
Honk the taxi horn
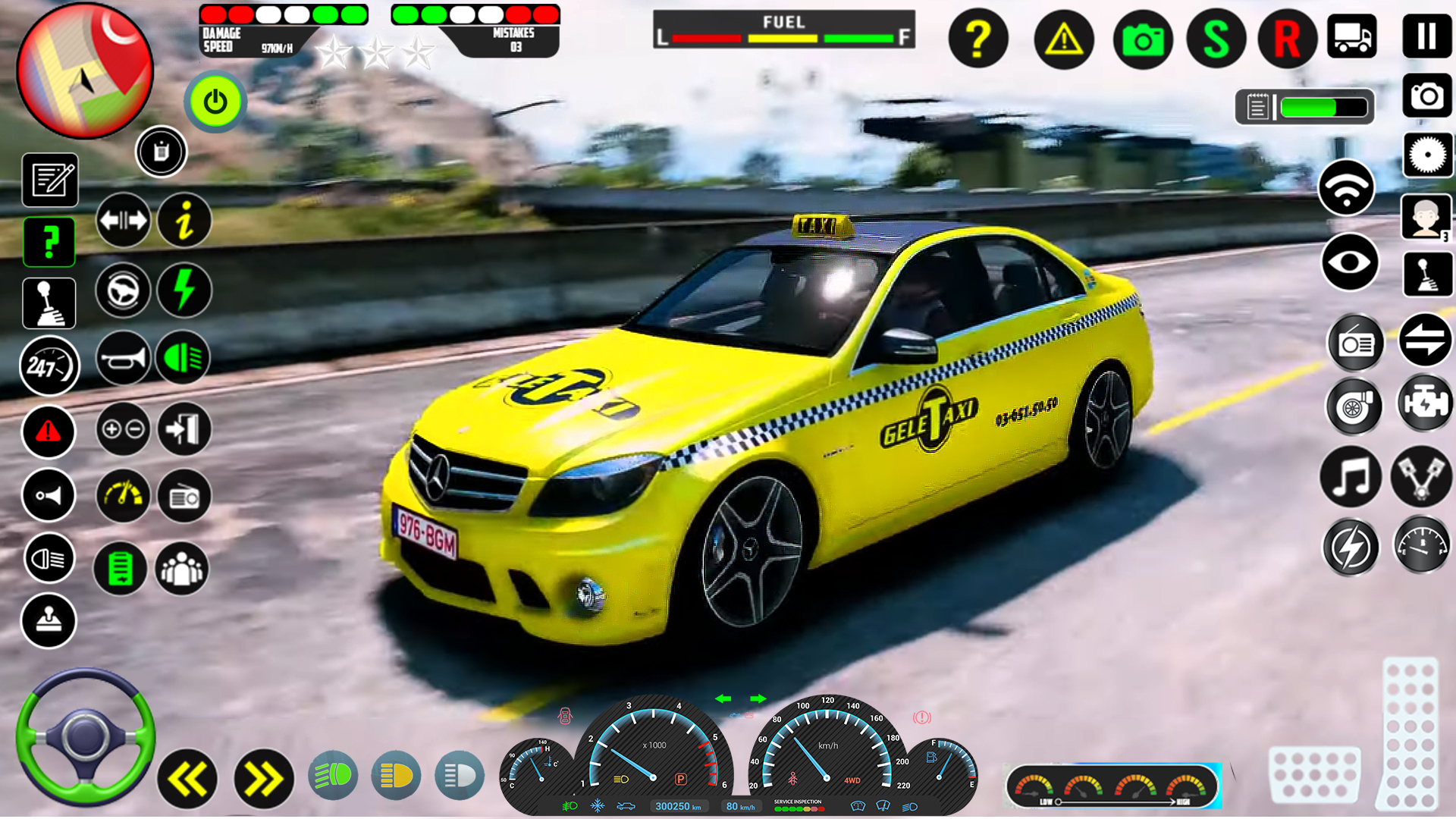(123, 358)
